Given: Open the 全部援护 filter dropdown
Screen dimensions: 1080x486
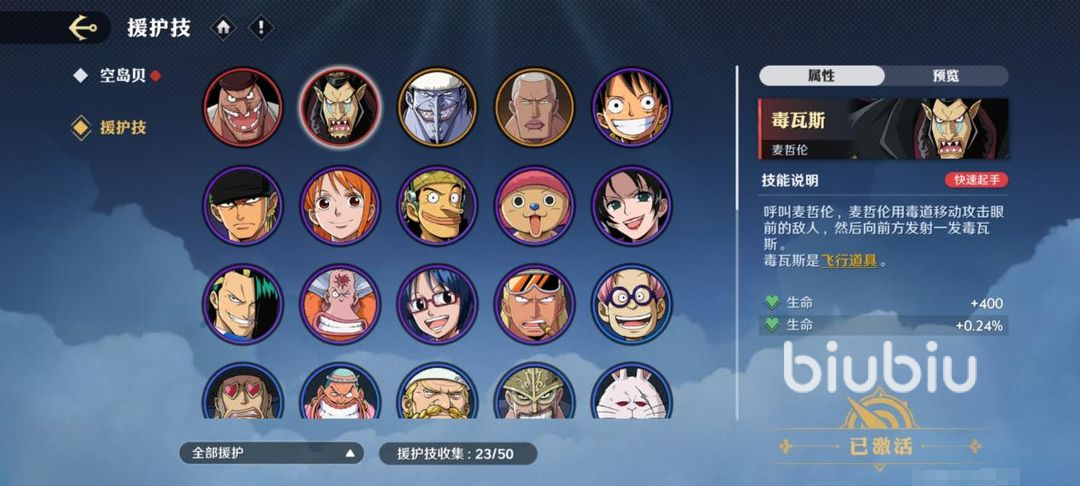Looking at the screenshot, I should [270, 453].
